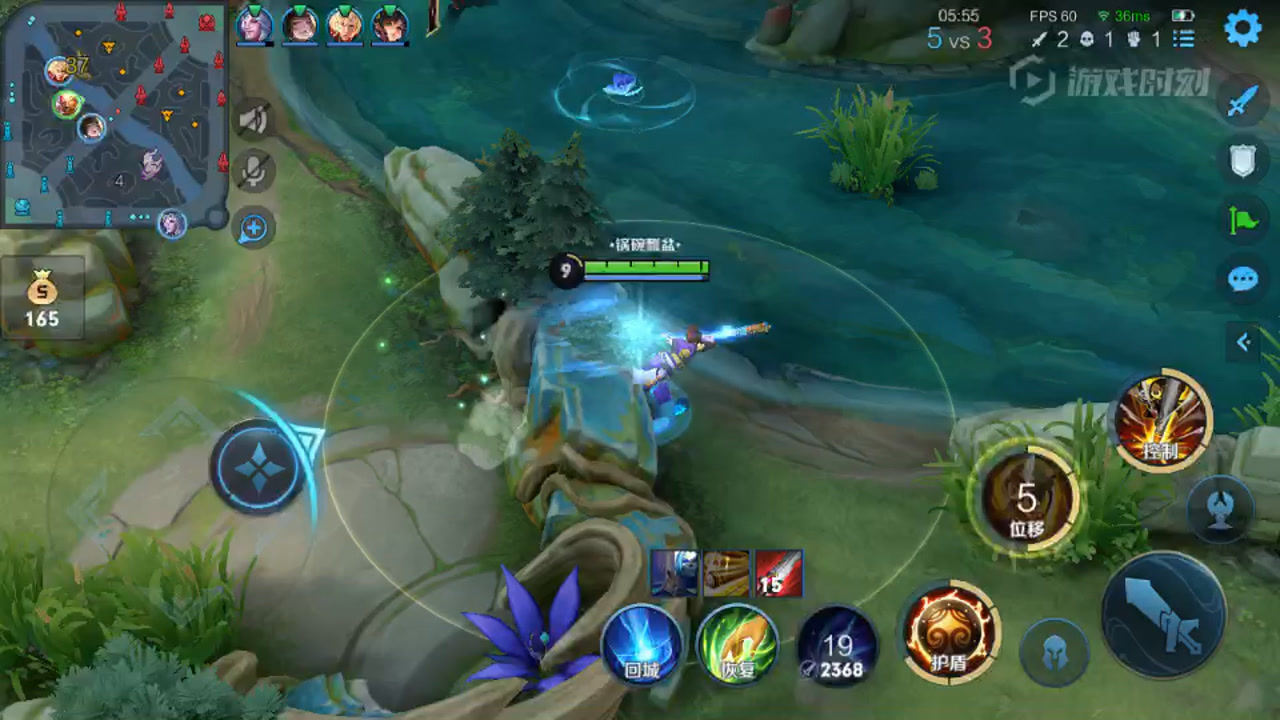Screen dimensions: 1280x720
Task: Use the 恢复 heal ability
Action: tap(738, 645)
